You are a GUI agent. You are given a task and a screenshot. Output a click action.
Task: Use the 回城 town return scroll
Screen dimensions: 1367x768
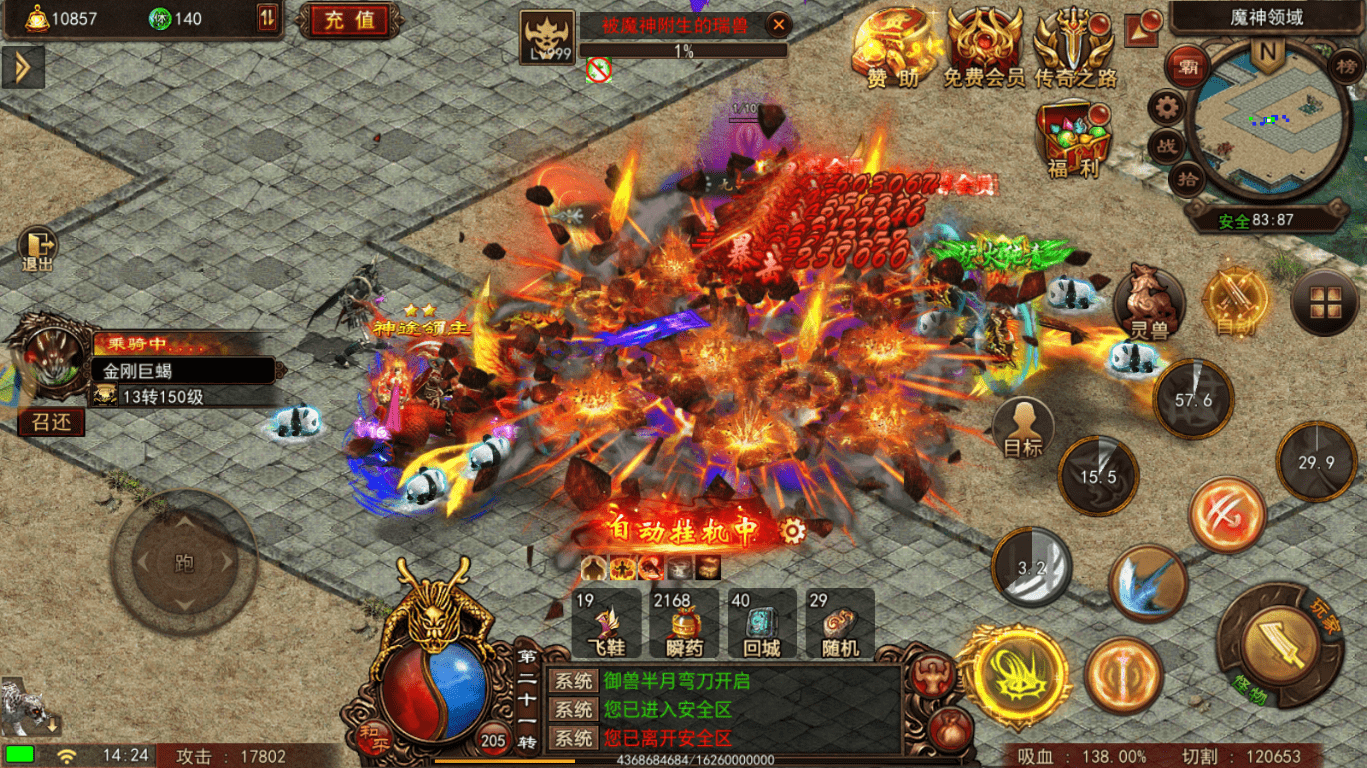click(762, 623)
